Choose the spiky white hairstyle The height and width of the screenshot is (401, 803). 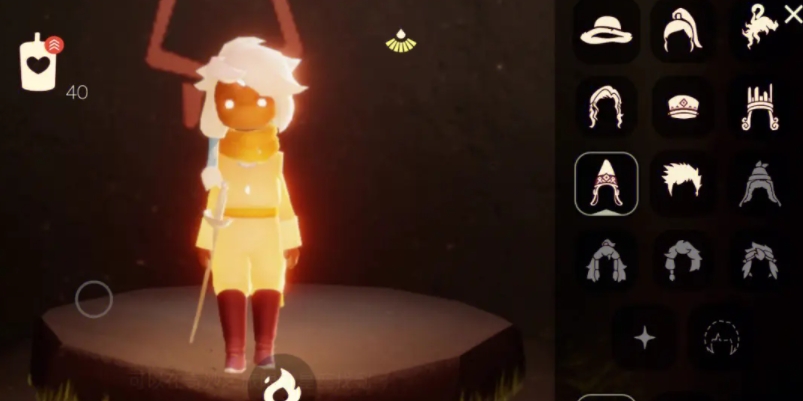click(x=682, y=181)
